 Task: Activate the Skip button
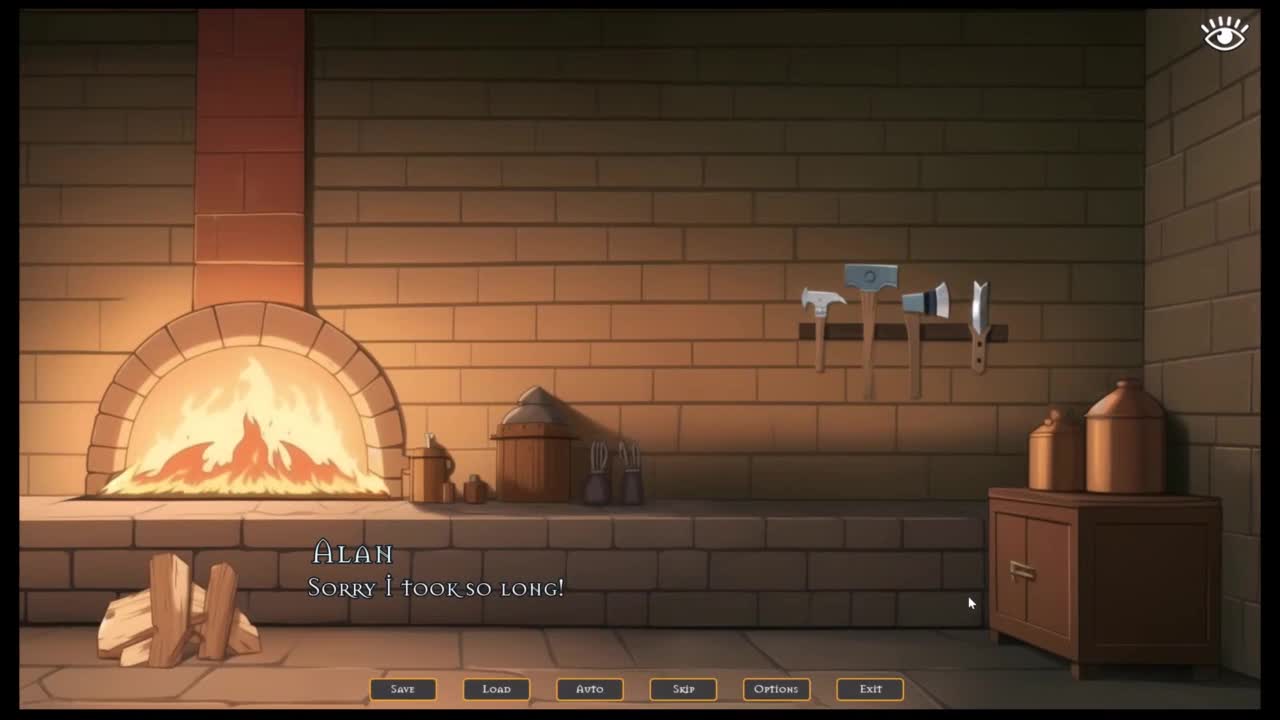pyautogui.click(x=683, y=689)
